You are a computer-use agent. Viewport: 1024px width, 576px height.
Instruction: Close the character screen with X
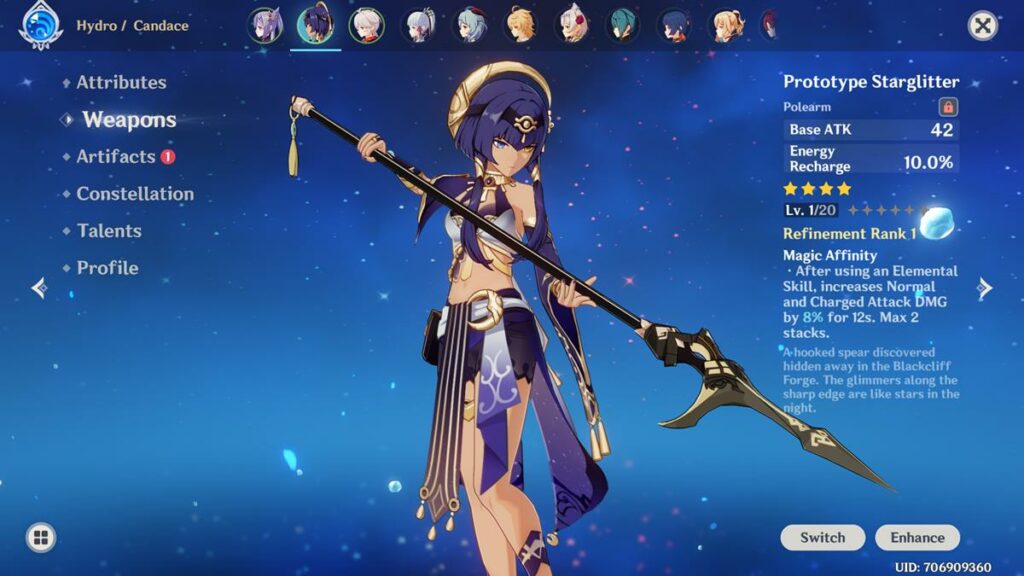click(983, 26)
